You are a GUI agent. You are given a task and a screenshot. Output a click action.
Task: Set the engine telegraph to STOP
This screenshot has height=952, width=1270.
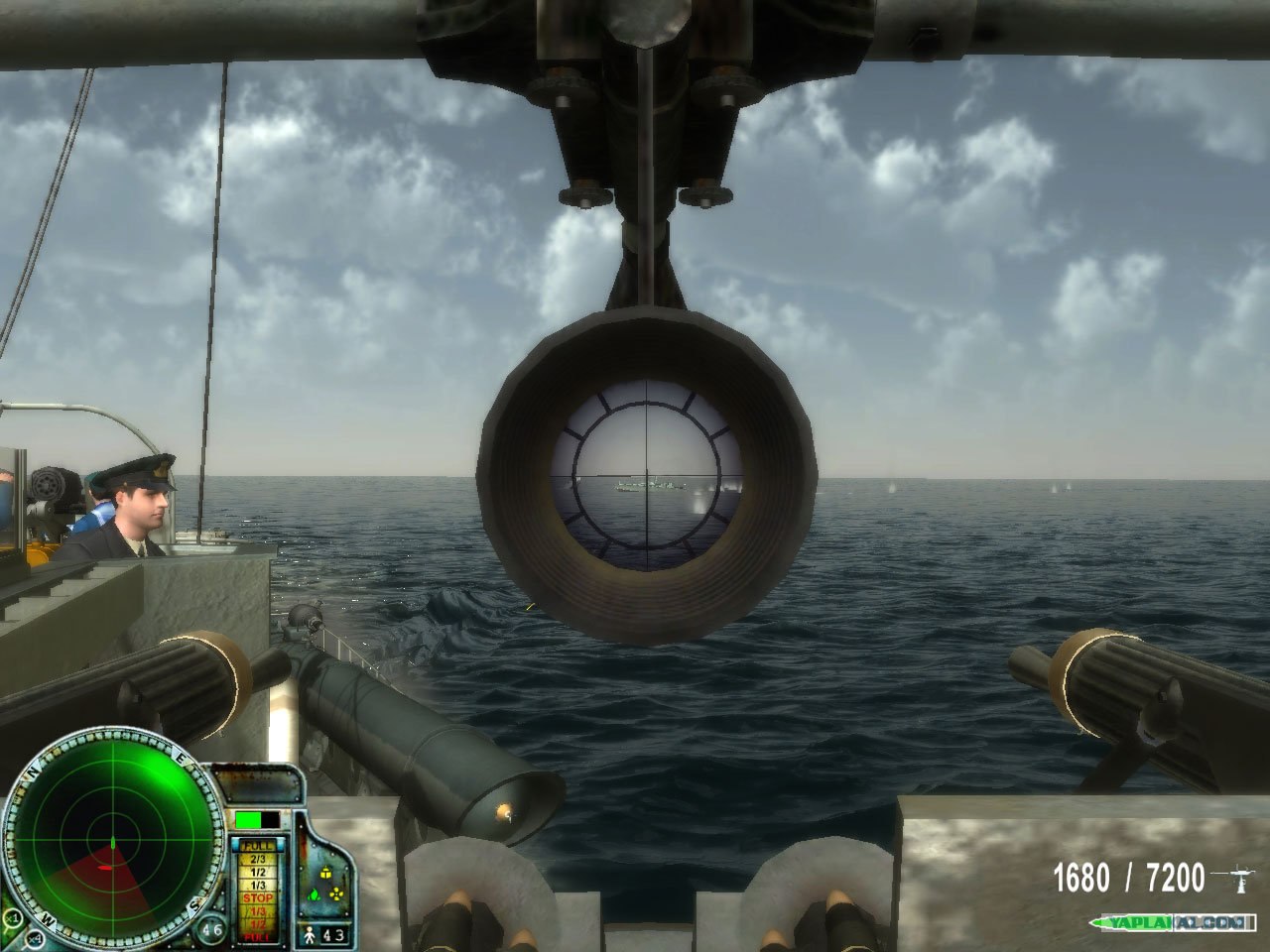[x=258, y=898]
